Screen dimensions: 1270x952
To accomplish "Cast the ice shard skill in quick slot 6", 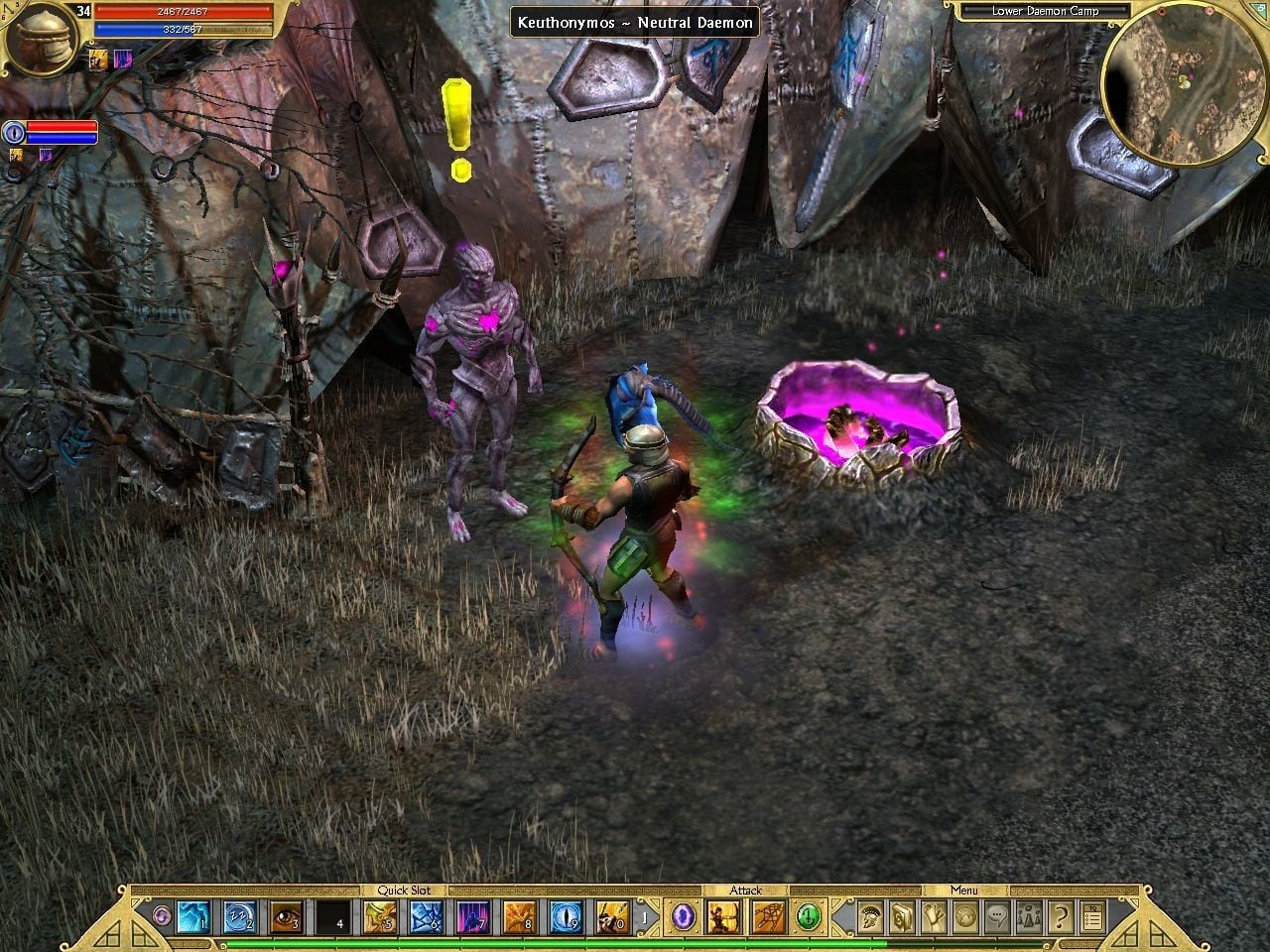I will click(x=427, y=918).
